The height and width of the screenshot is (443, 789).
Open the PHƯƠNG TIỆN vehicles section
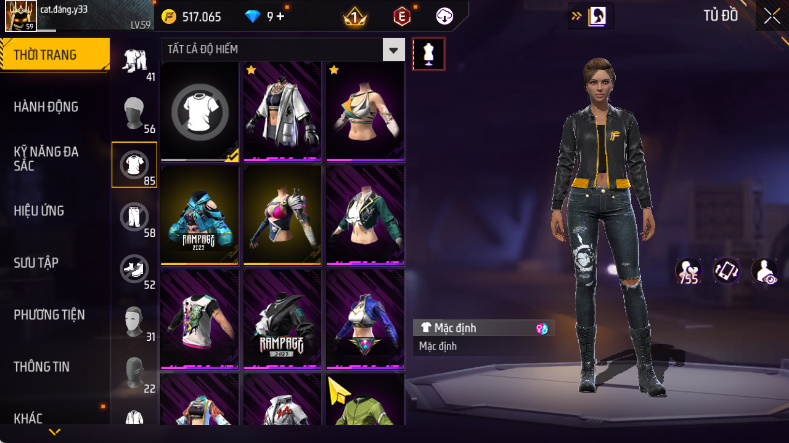(x=49, y=314)
